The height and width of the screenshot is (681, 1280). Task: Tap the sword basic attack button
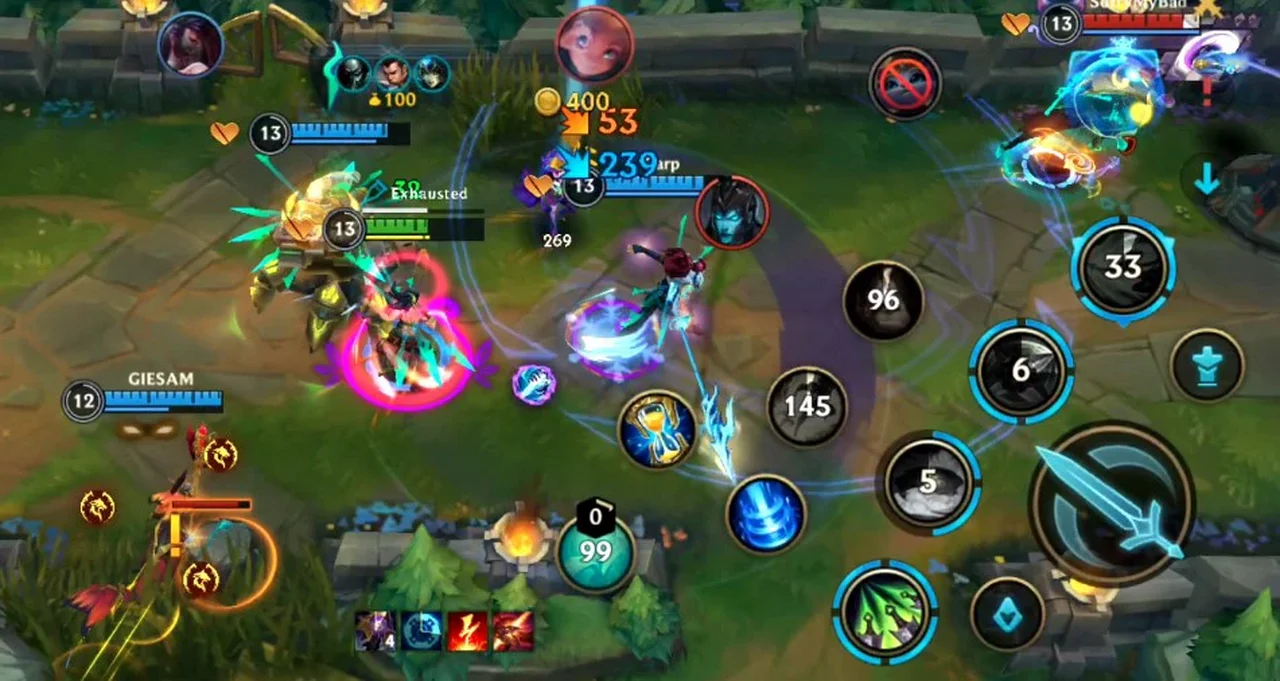click(x=1112, y=503)
